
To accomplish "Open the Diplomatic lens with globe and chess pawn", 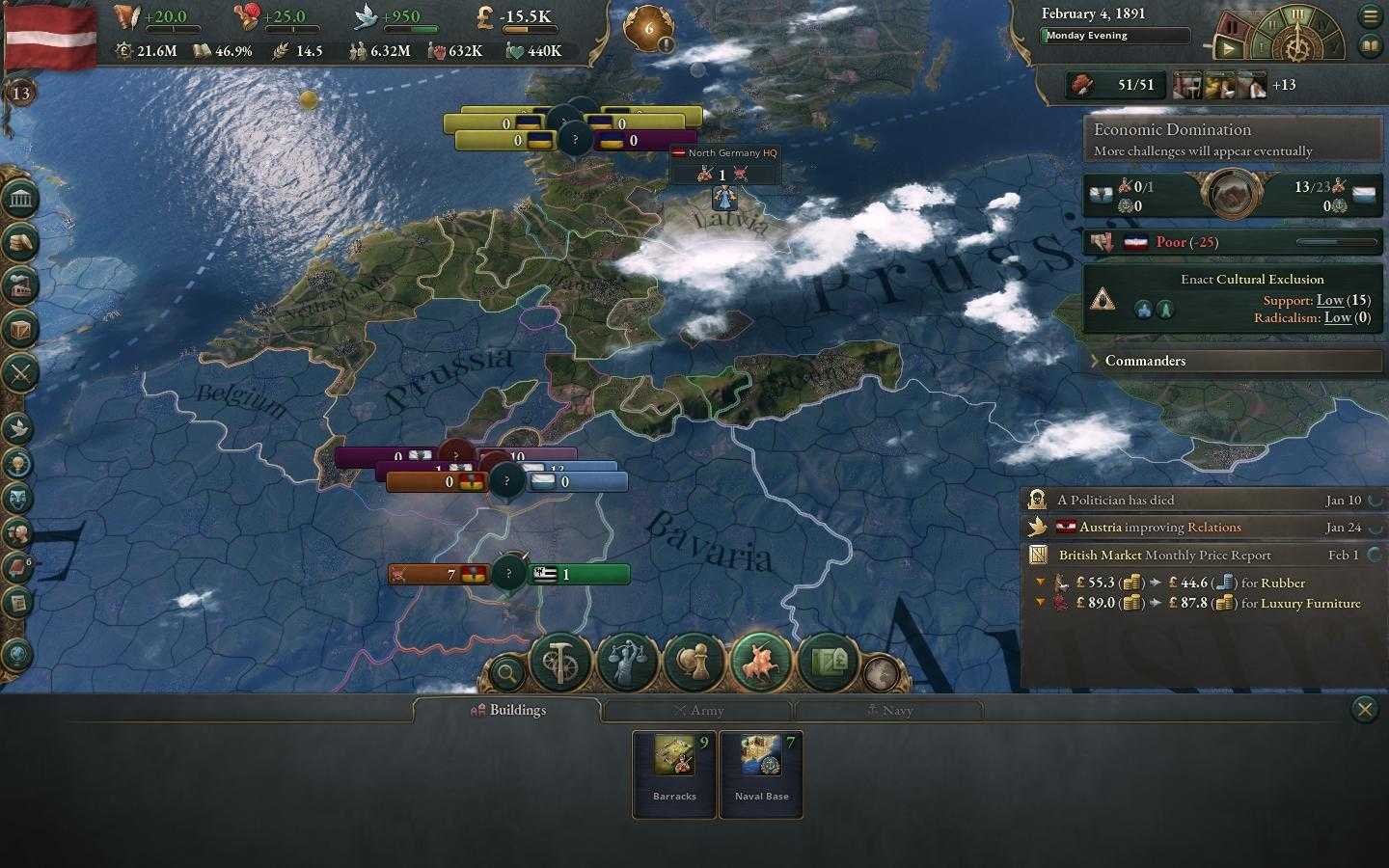I will (x=694, y=662).
